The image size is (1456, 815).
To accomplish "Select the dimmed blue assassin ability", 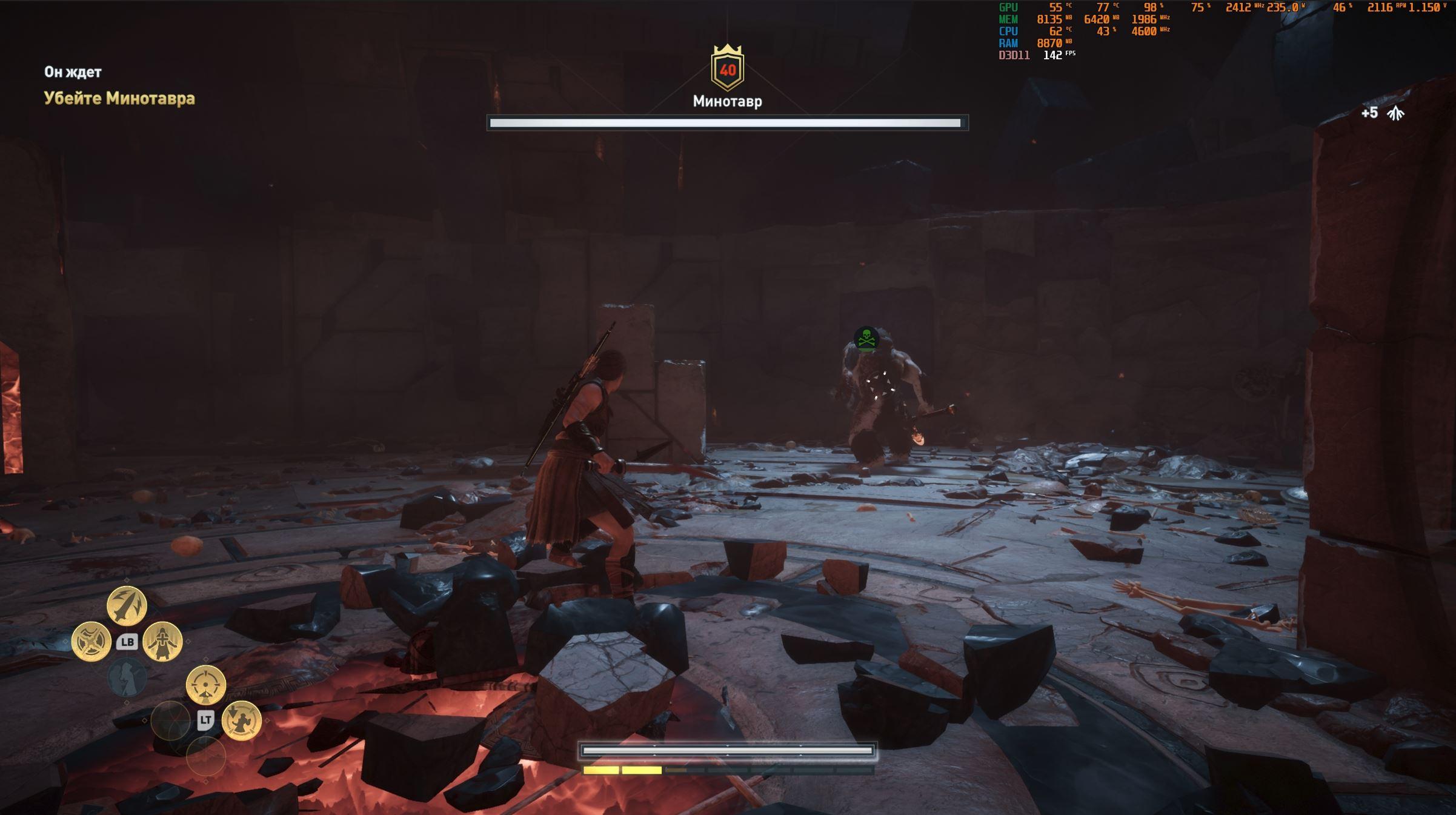I will [x=127, y=677].
